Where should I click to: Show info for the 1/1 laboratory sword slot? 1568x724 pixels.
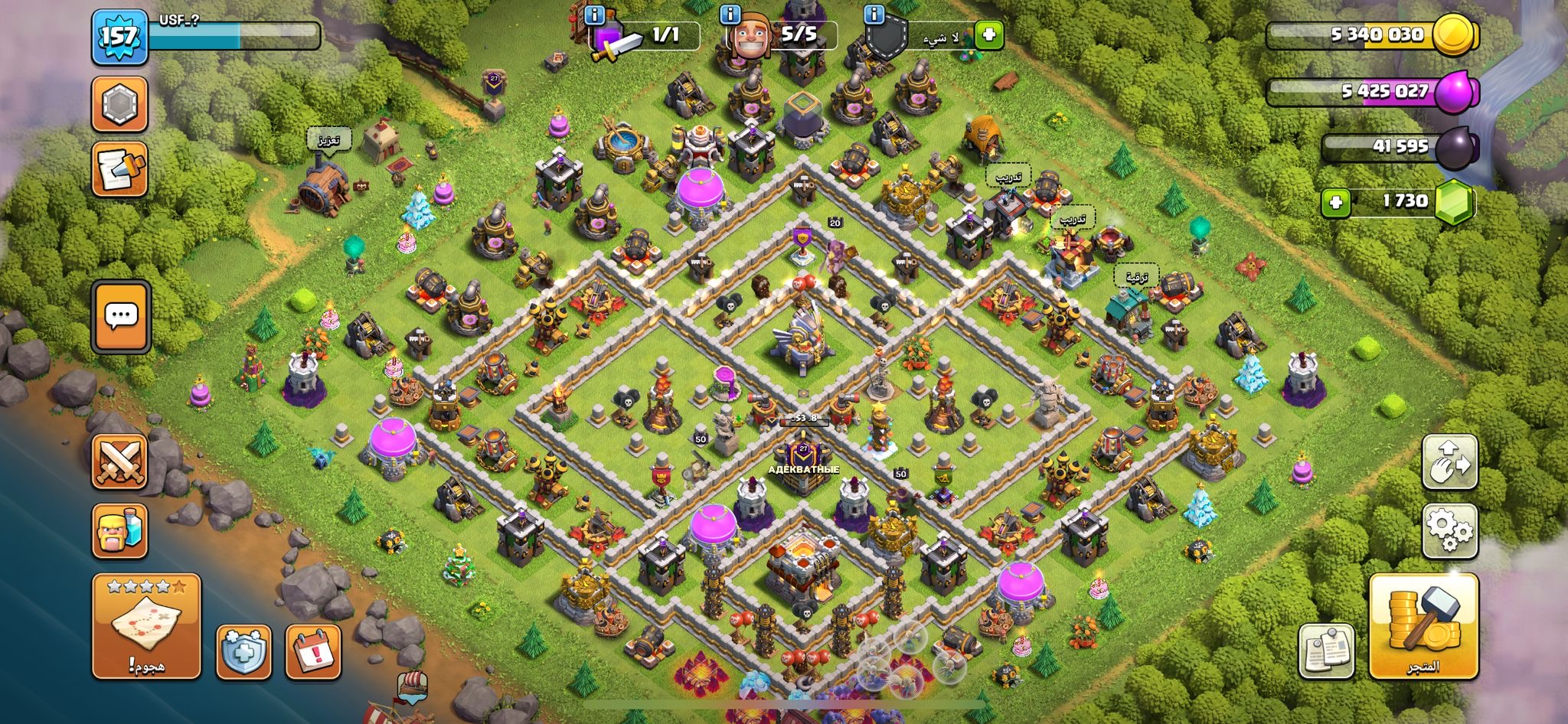(594, 15)
